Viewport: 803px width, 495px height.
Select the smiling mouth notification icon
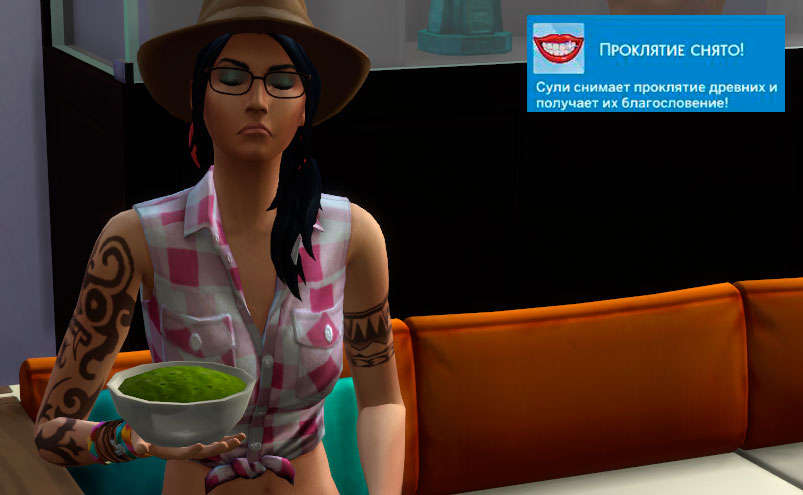pyautogui.click(x=558, y=47)
